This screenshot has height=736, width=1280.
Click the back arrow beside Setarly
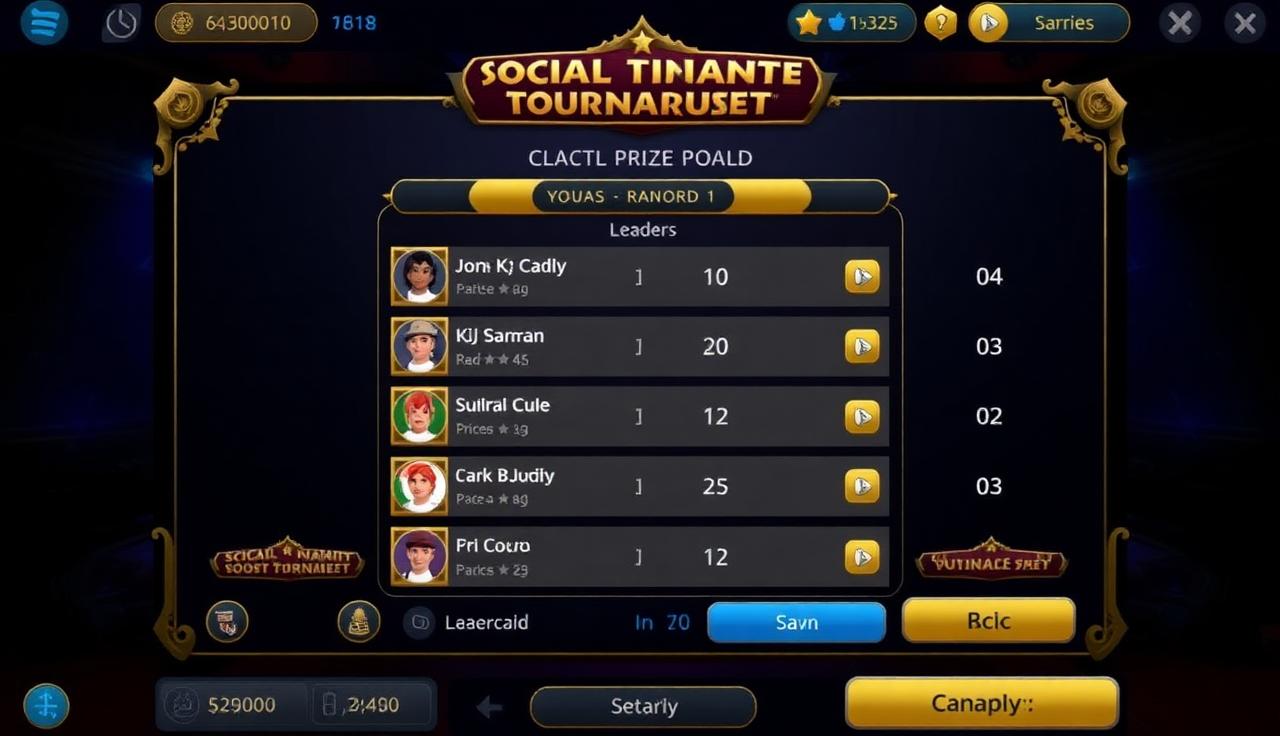pyautogui.click(x=488, y=706)
